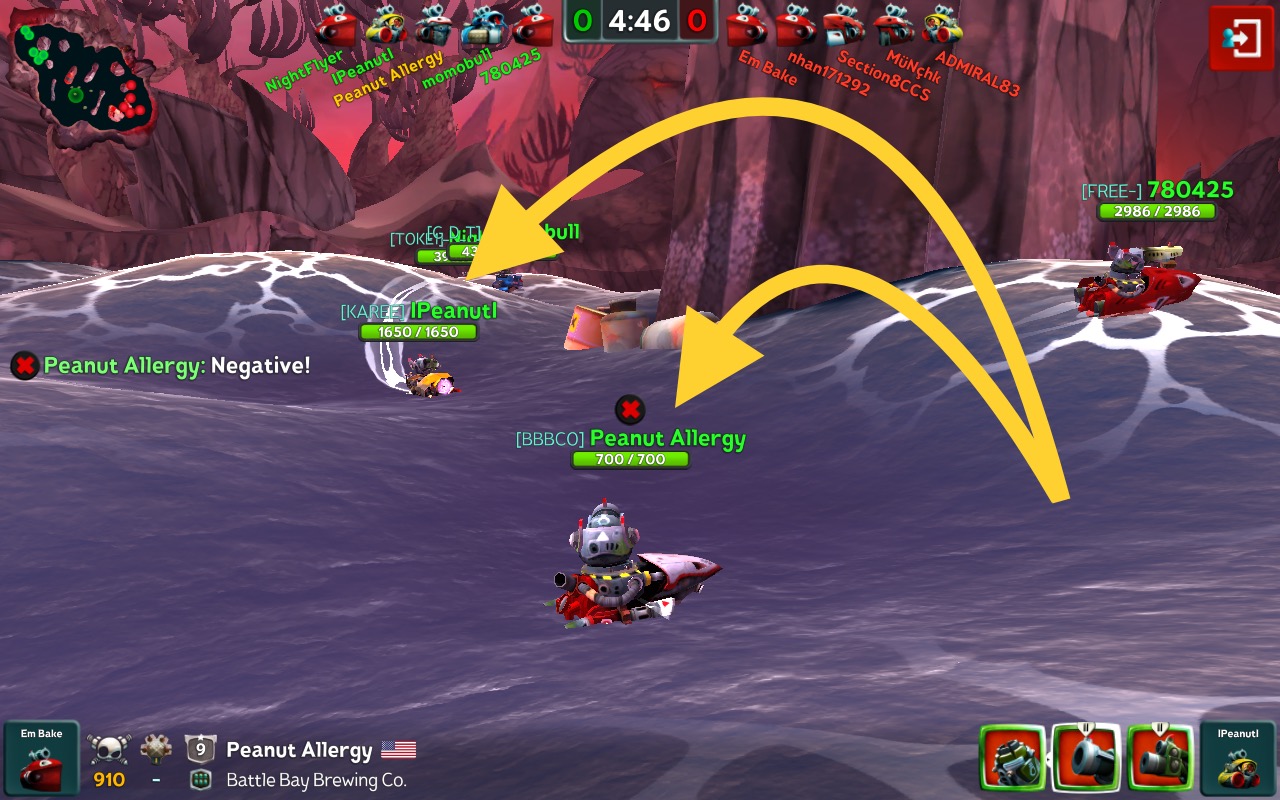Select MüNçhk's ship icon
This screenshot has width=1280, height=800.
[894, 26]
